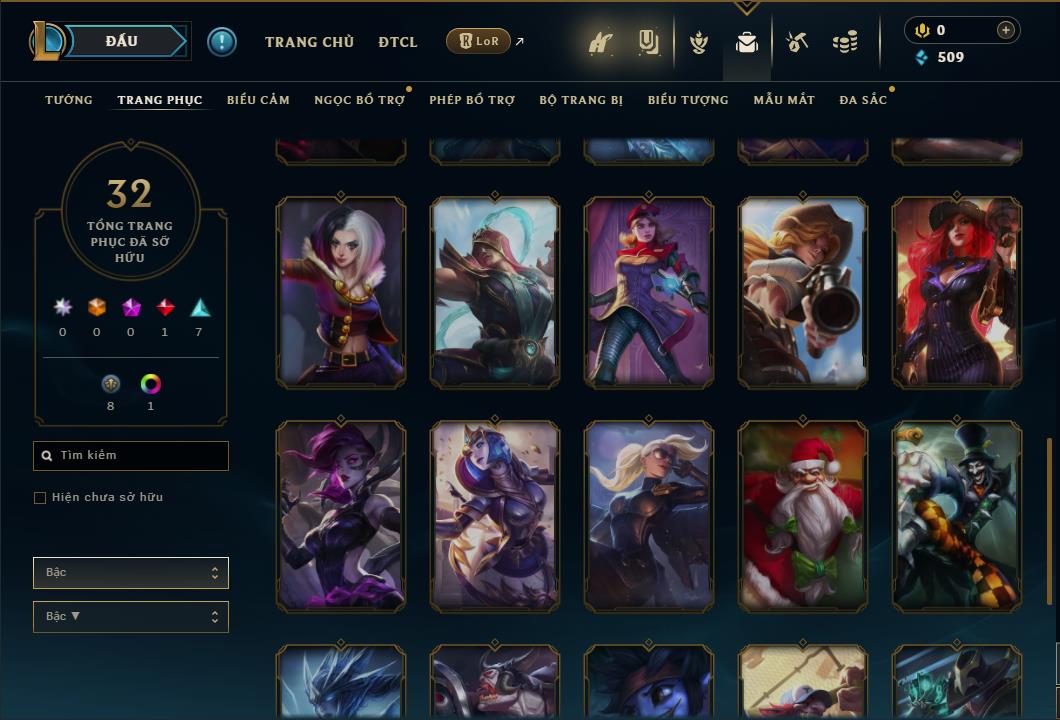Switch to the TƯỚNG tab

pos(69,100)
